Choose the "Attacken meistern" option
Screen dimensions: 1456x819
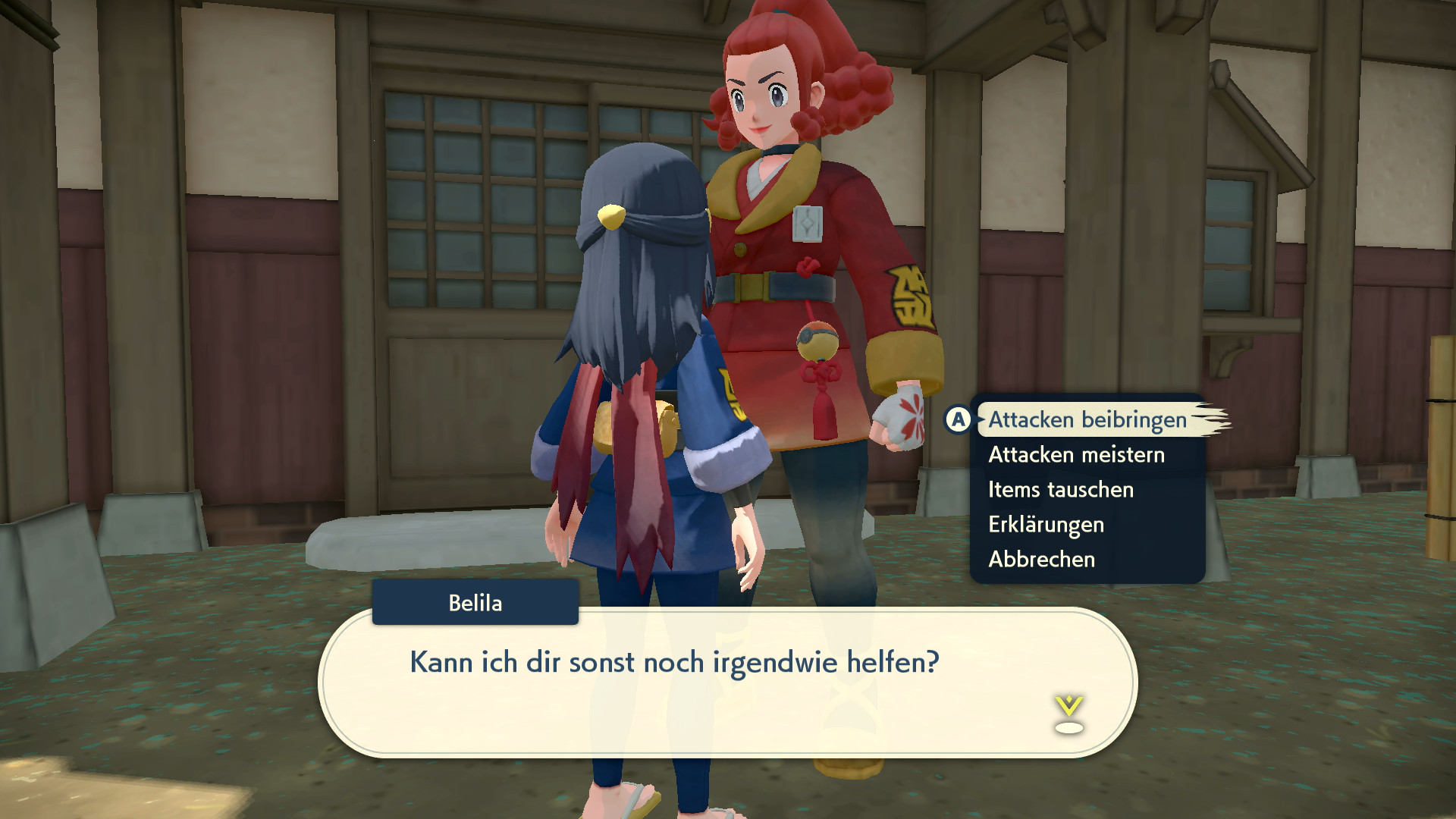(x=1076, y=454)
